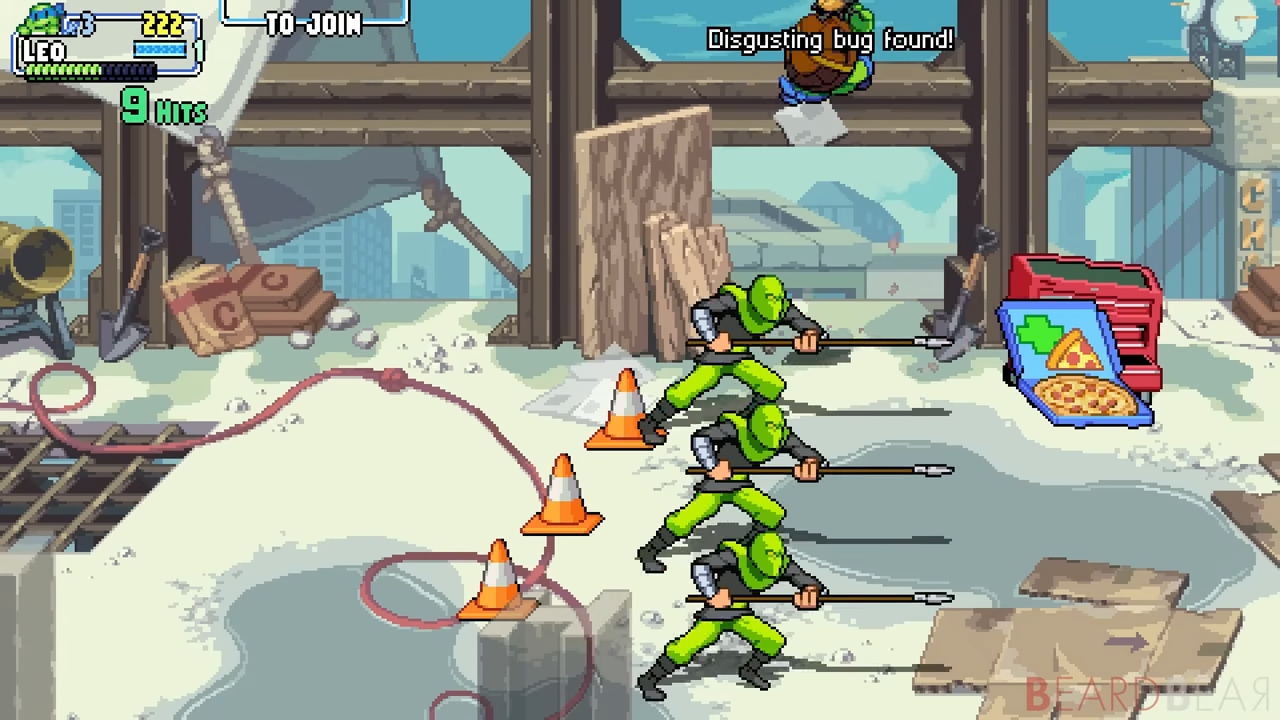
Task: Click the orange traffic cone near the hose
Action: (x=562, y=495)
